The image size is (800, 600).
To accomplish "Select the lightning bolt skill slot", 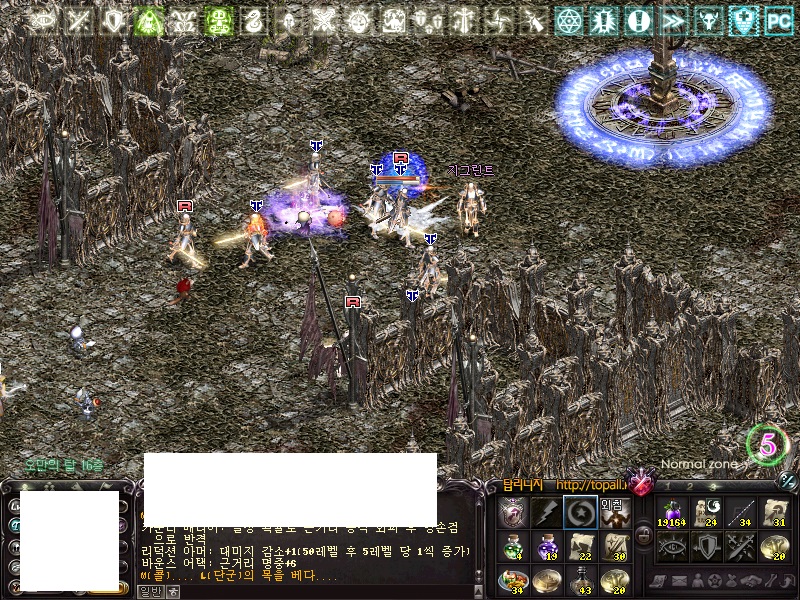I will pyautogui.click(x=545, y=512).
